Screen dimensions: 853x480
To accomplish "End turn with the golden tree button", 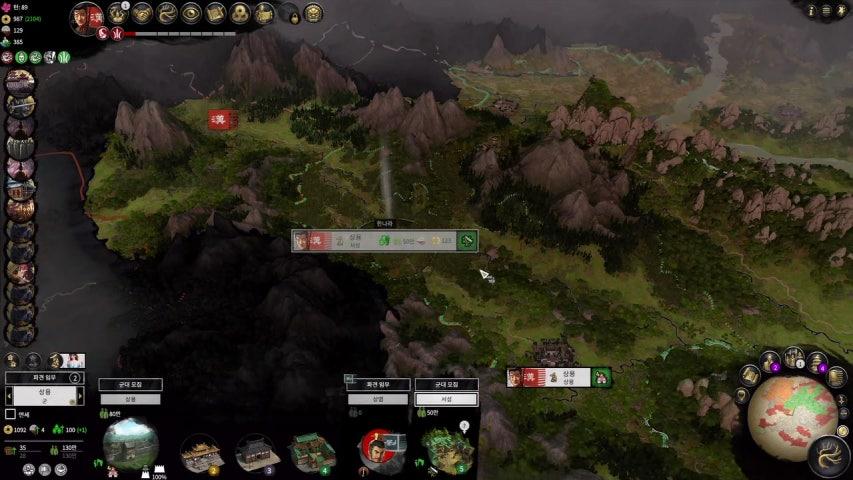I will pos(829,456).
